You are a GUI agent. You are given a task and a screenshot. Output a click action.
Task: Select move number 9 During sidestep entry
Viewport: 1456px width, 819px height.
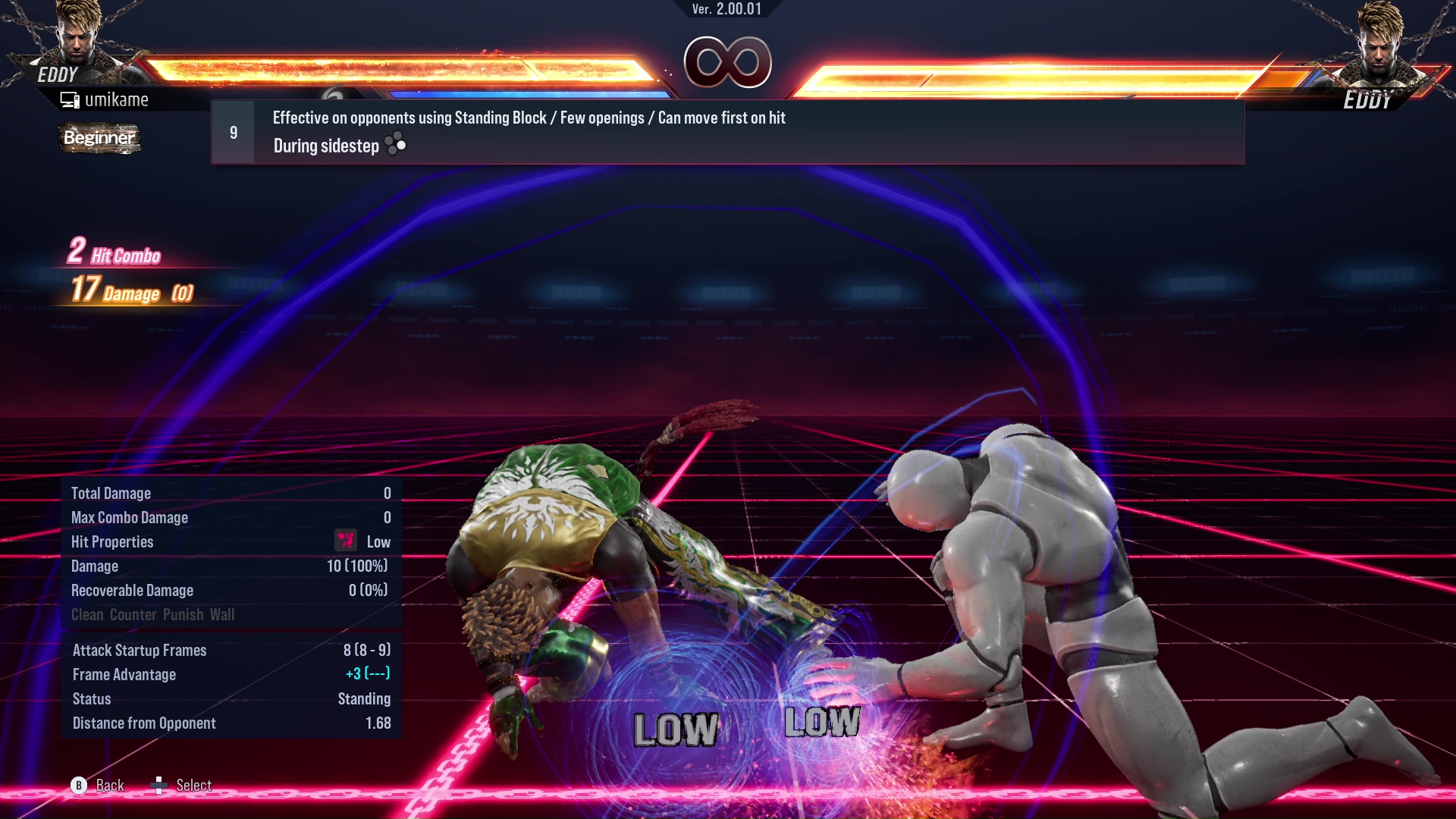click(726, 133)
